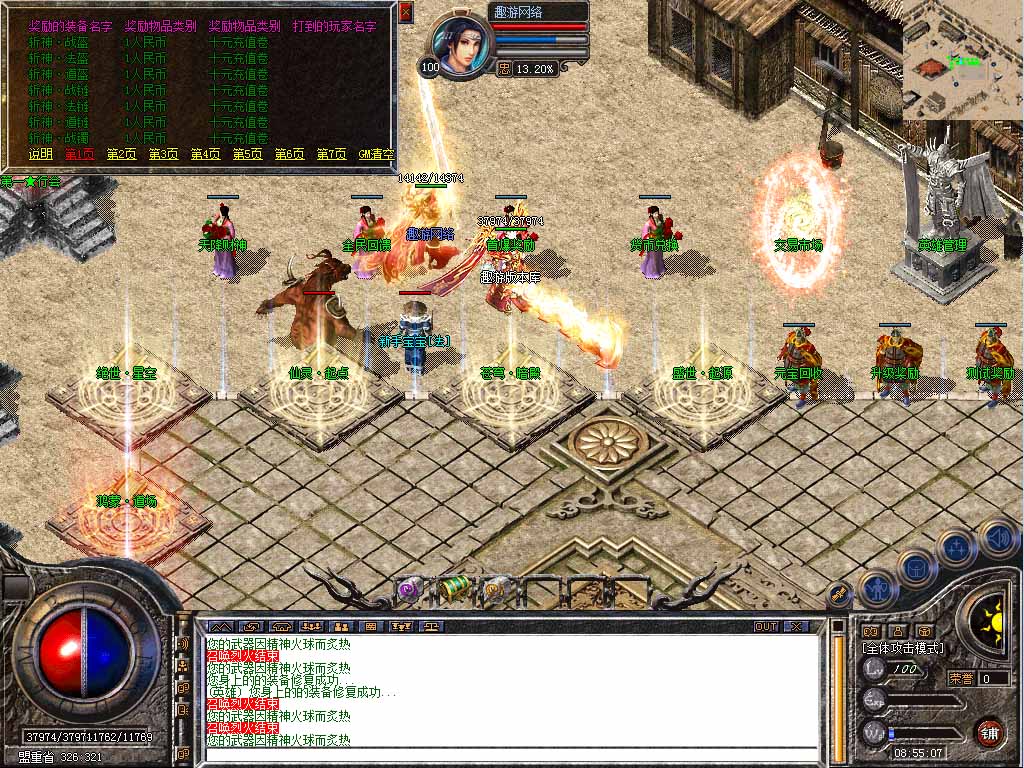The width and height of the screenshot is (1024, 768).
Task: Switch to reward page 第2页
Action: [121, 154]
